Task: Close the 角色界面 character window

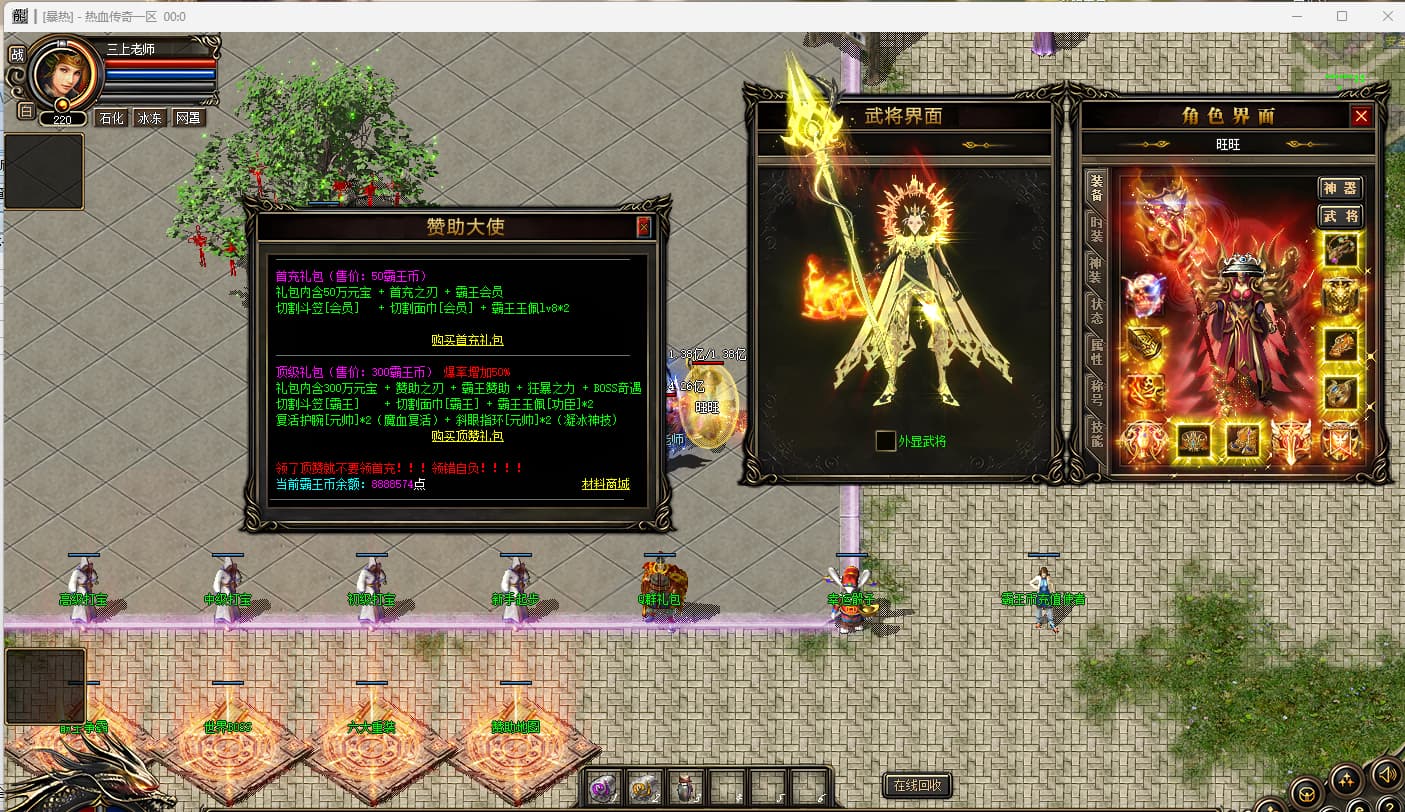Action: 1361,116
